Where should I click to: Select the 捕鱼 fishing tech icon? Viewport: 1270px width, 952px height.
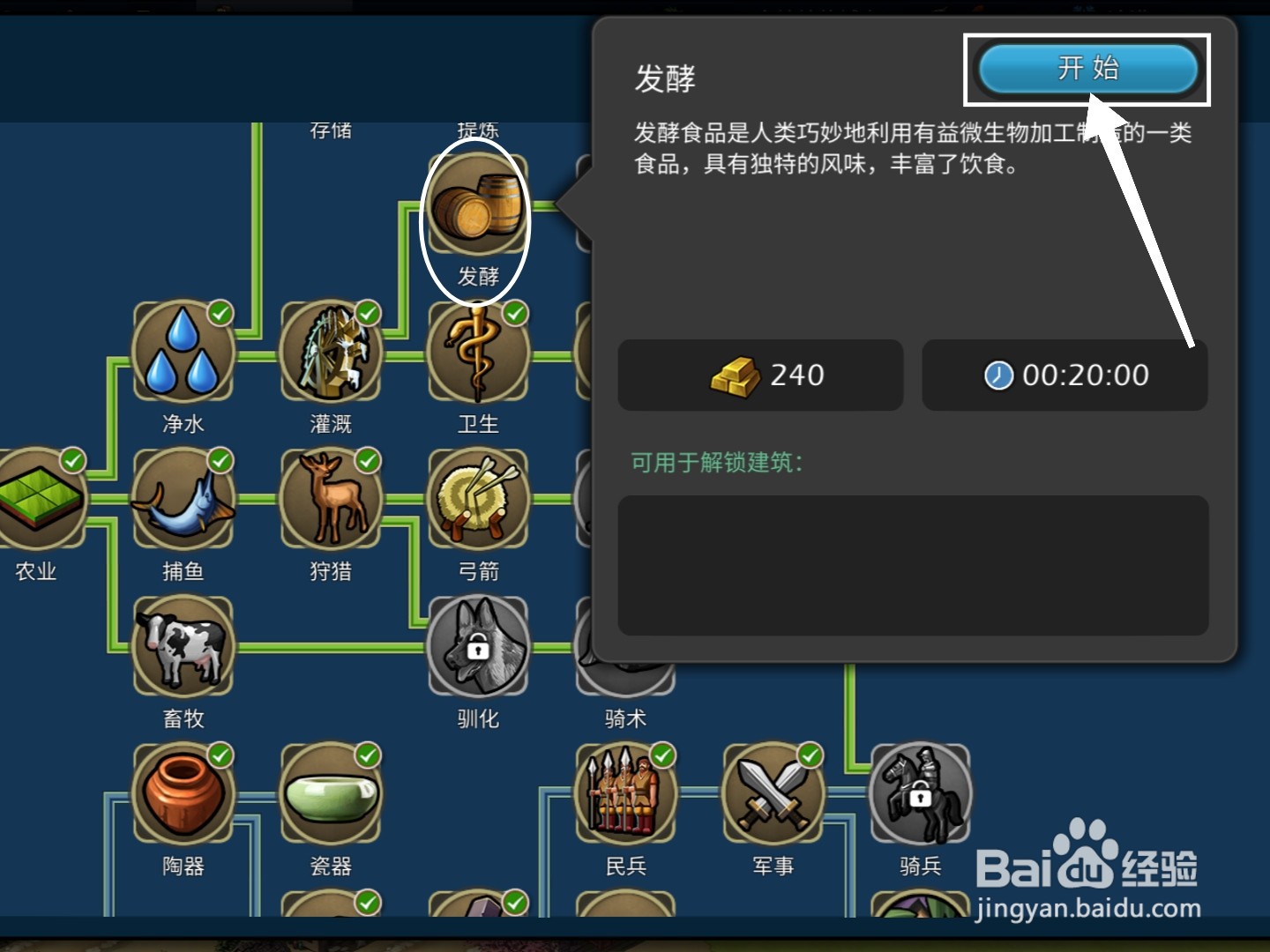point(183,500)
